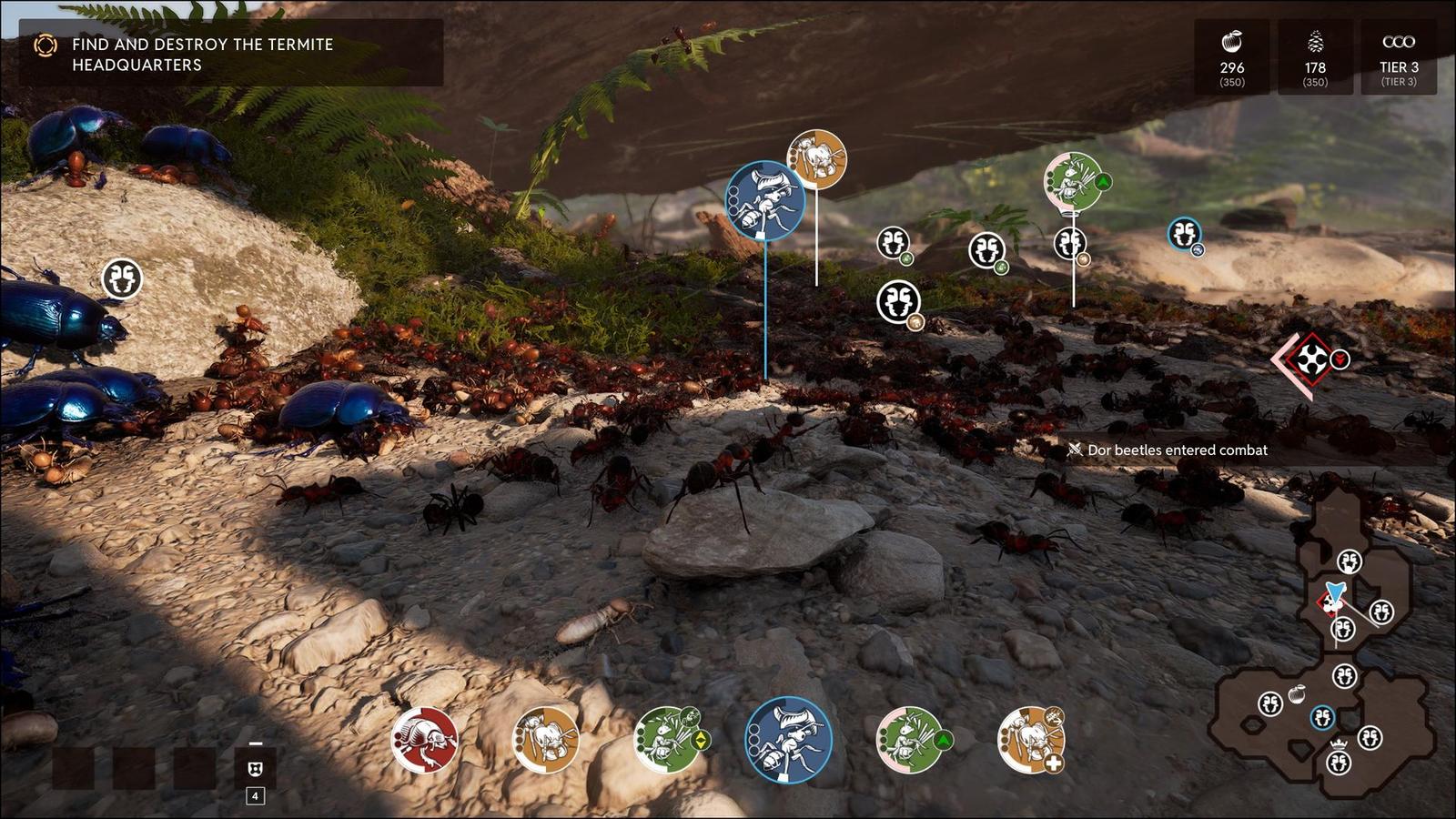Image resolution: width=1456 pixels, height=819 pixels.
Task: Click the apple icon on the minimap
Action: [x=1299, y=693]
